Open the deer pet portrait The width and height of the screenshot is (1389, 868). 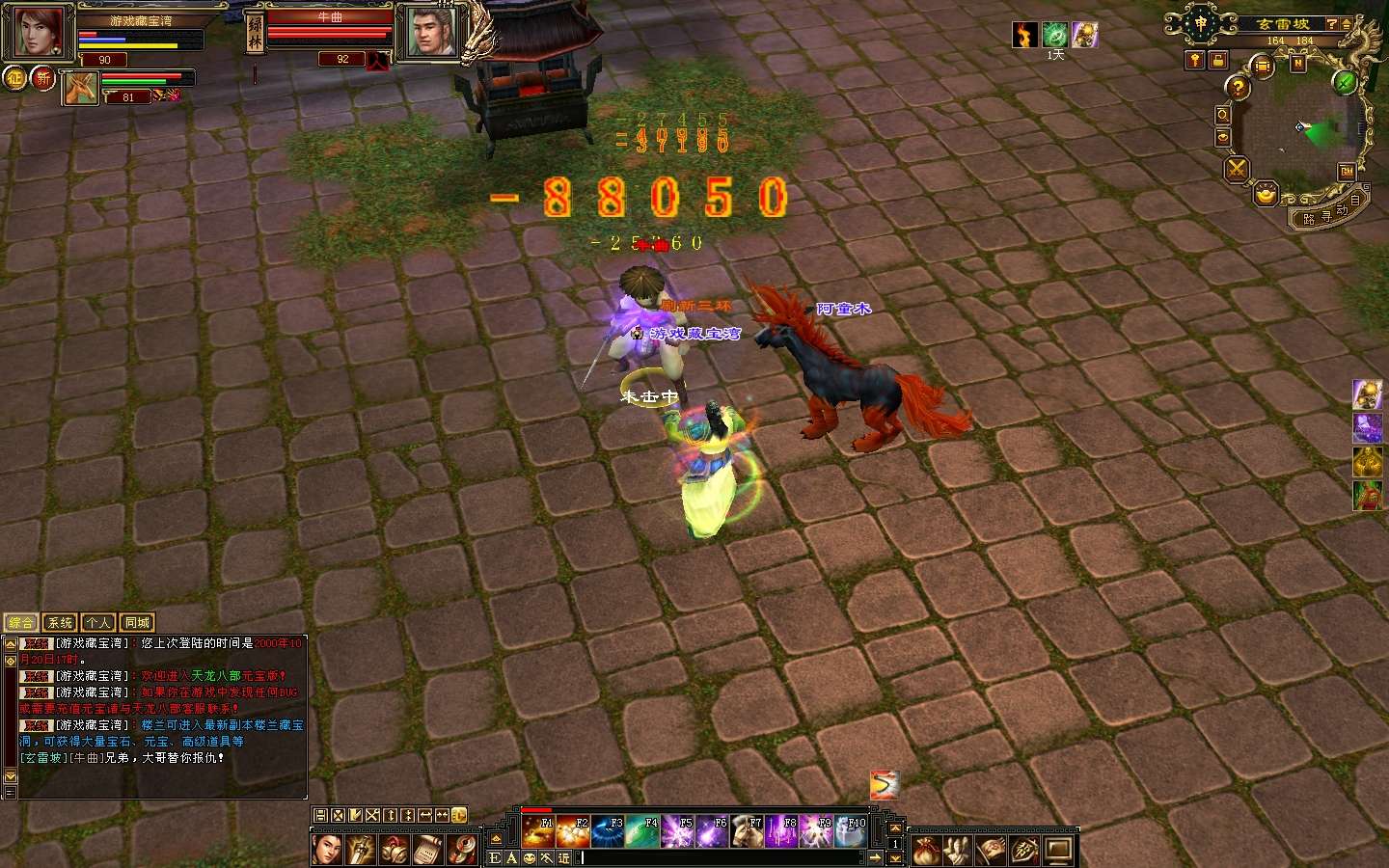tap(80, 89)
